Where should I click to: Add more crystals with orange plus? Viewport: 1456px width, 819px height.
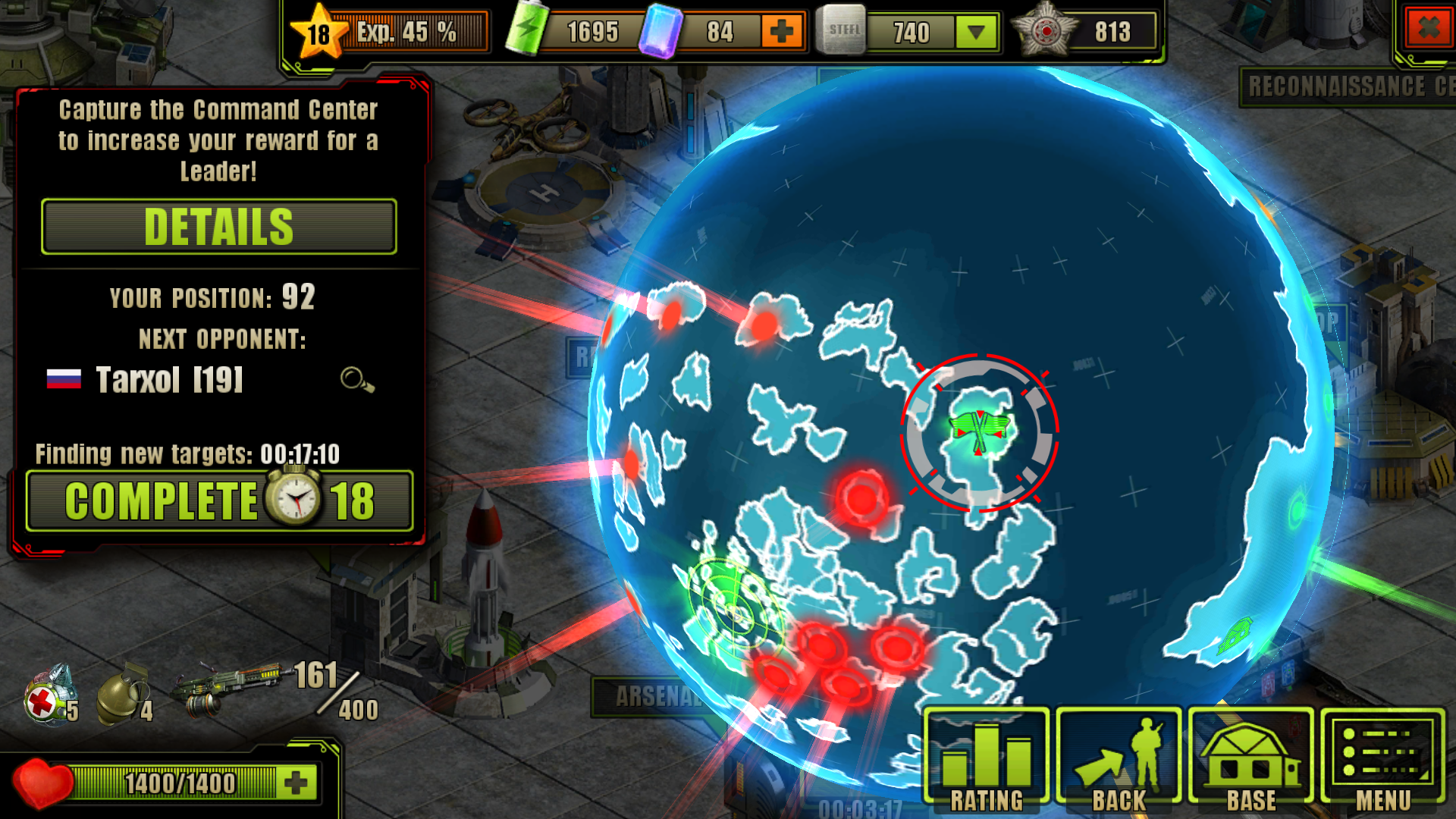tap(781, 32)
